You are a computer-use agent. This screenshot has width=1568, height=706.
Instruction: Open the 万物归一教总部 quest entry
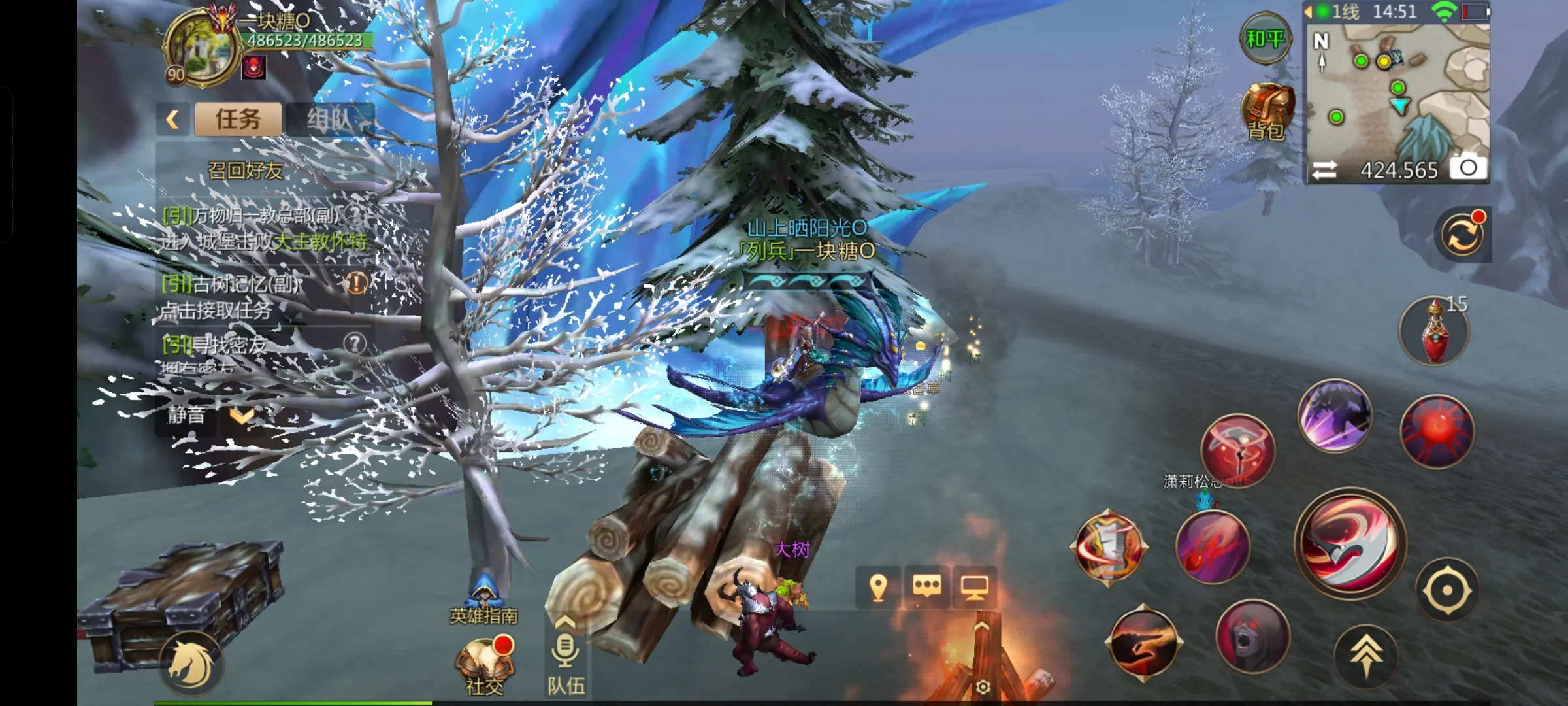click(x=261, y=228)
